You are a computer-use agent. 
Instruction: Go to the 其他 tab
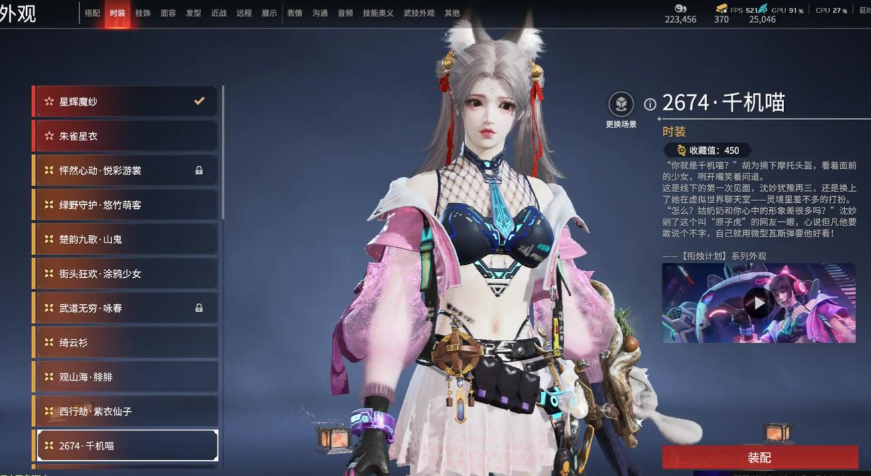[452, 13]
